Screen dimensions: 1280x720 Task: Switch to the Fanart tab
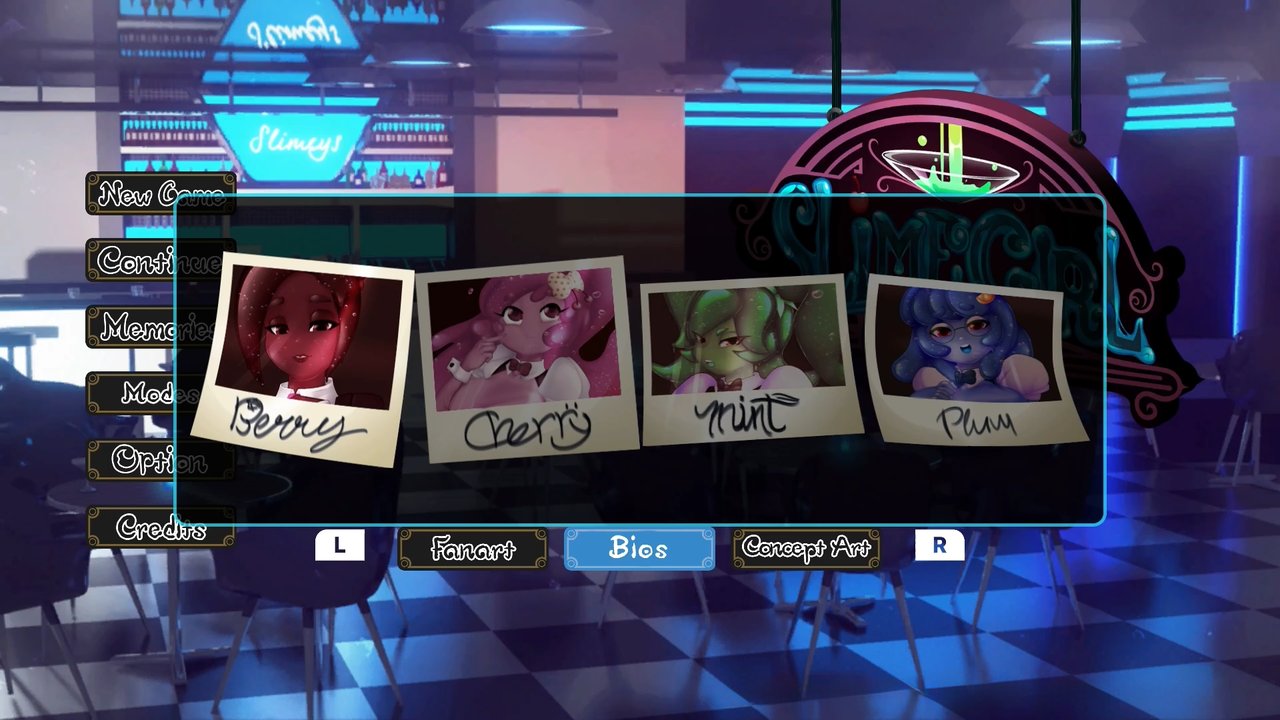click(x=472, y=548)
